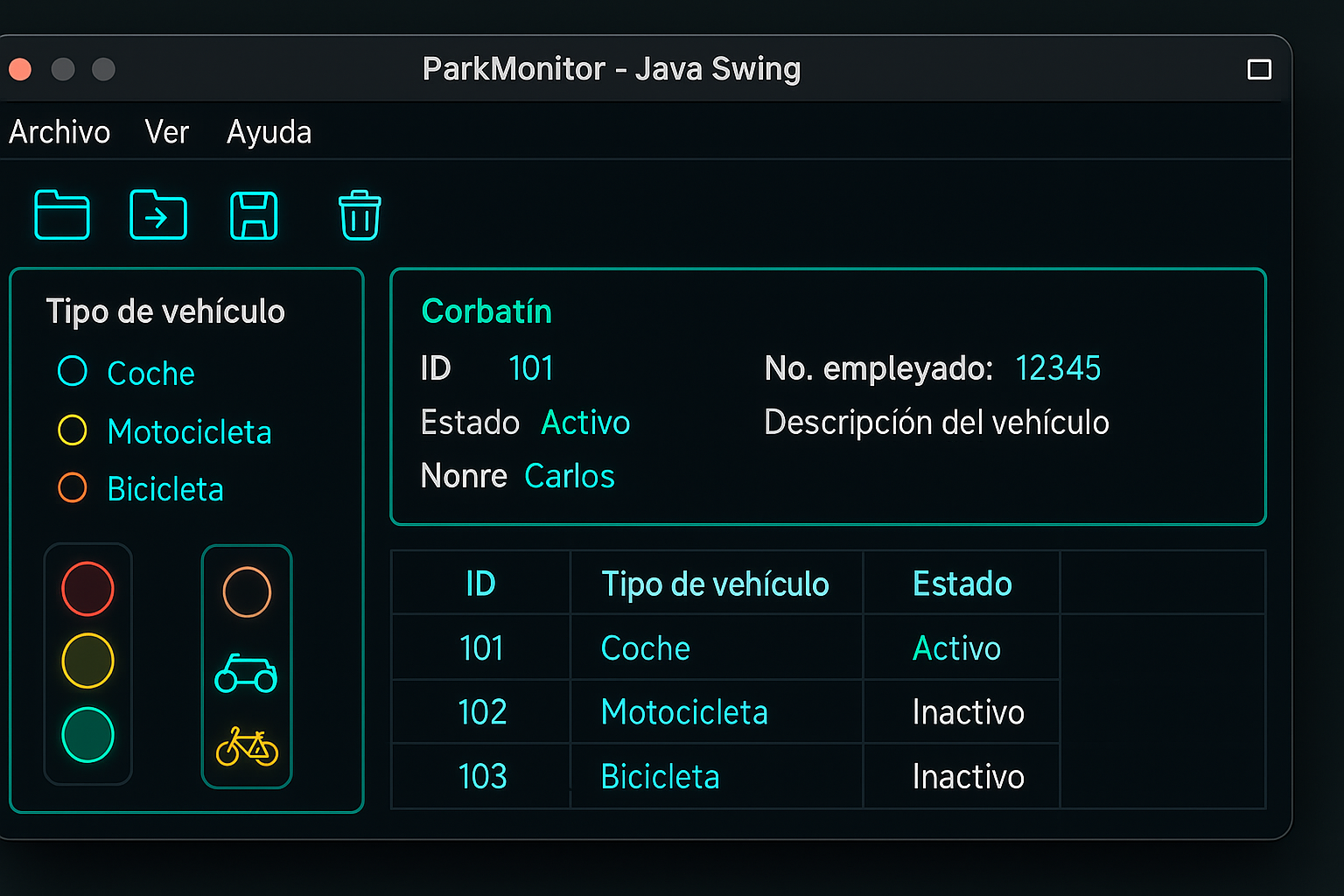The height and width of the screenshot is (896, 1344).
Task: Click the yellow traffic light circle
Action: pyautogui.click(x=87, y=661)
